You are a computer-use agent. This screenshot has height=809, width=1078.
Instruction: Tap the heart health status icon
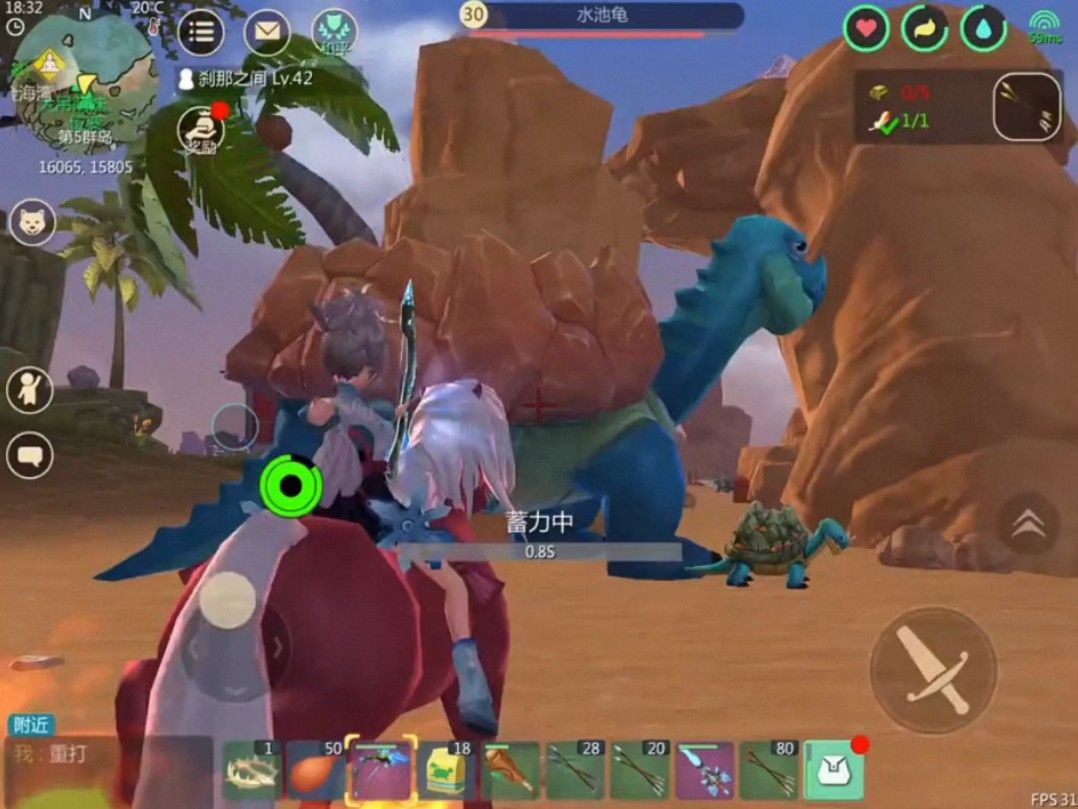[866, 28]
